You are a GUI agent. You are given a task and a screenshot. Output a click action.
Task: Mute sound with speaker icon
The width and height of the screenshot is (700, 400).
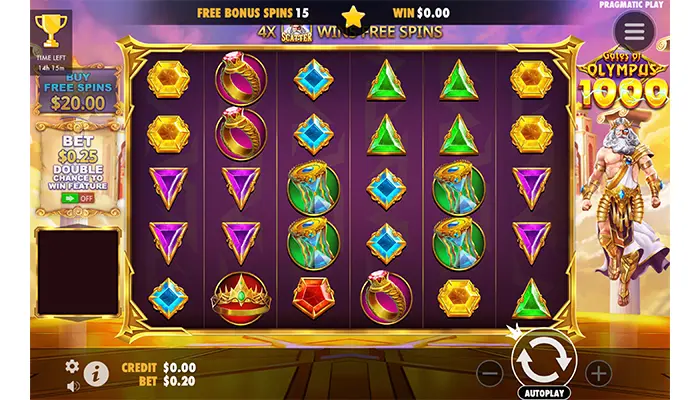pos(72,385)
